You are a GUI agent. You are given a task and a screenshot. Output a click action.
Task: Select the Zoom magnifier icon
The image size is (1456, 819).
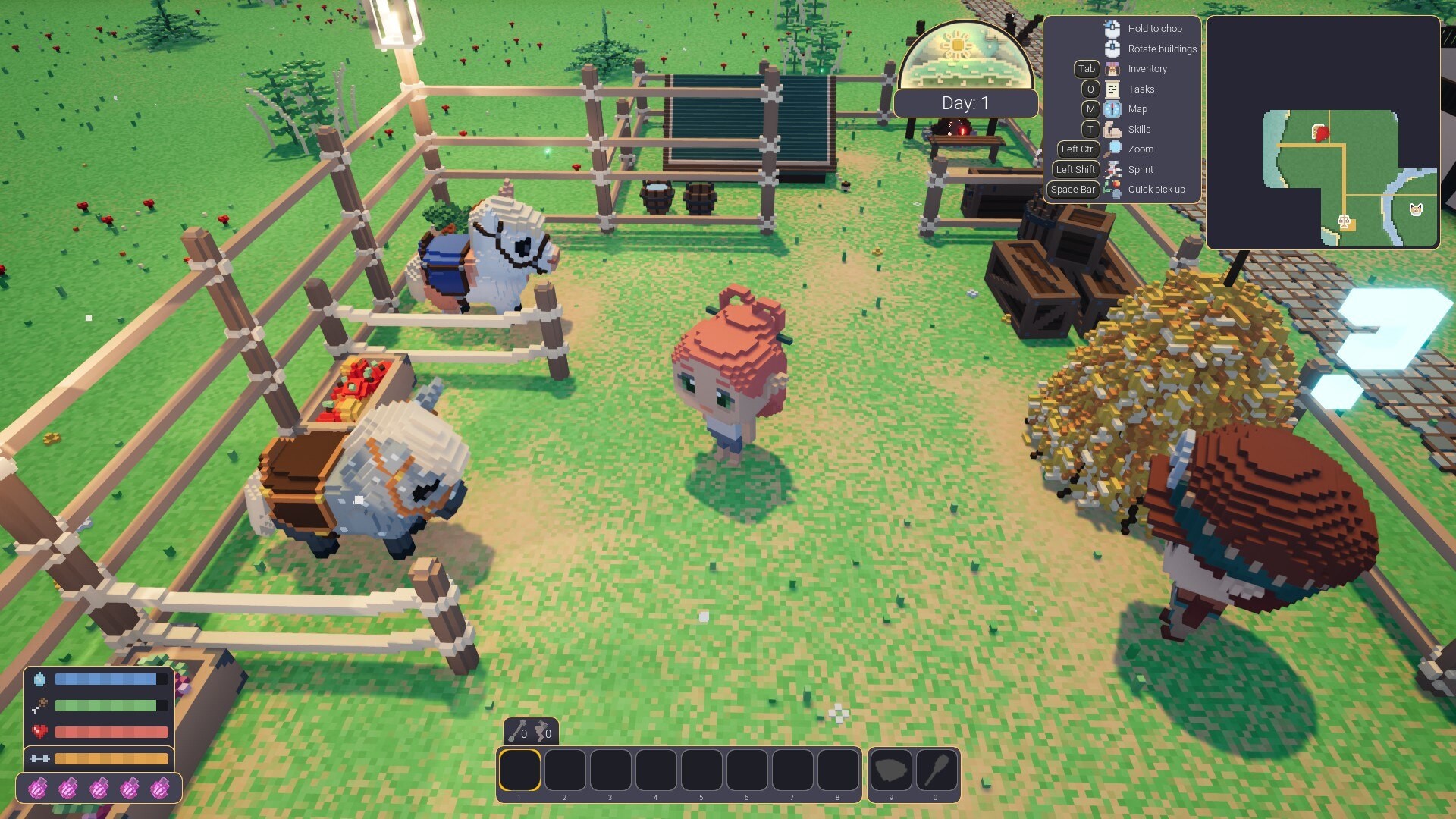click(1112, 149)
